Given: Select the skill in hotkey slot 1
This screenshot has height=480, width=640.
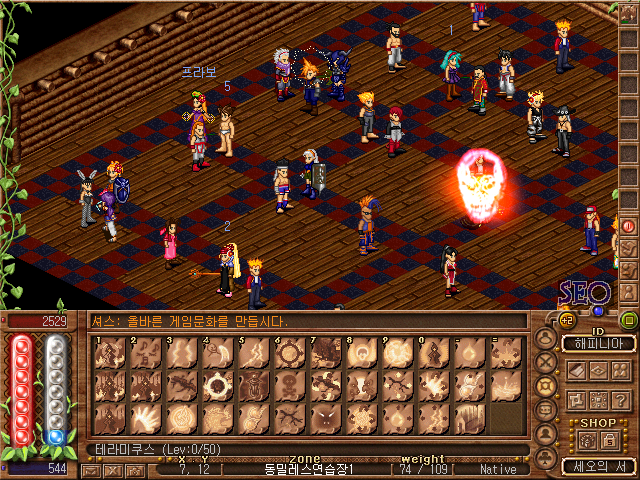Looking at the screenshot, I should coord(110,354).
